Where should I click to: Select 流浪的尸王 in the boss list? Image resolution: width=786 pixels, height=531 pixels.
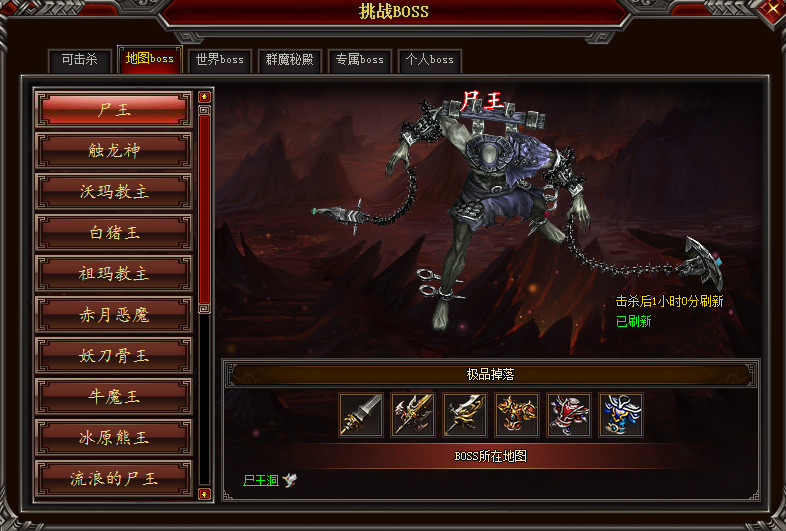113,479
